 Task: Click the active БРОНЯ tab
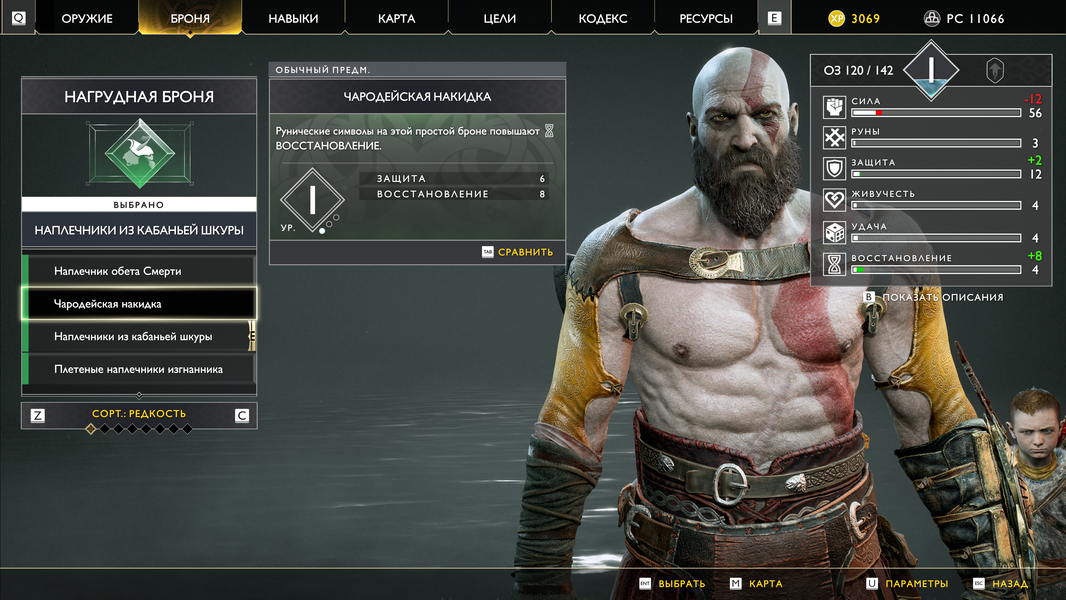pyautogui.click(x=190, y=18)
